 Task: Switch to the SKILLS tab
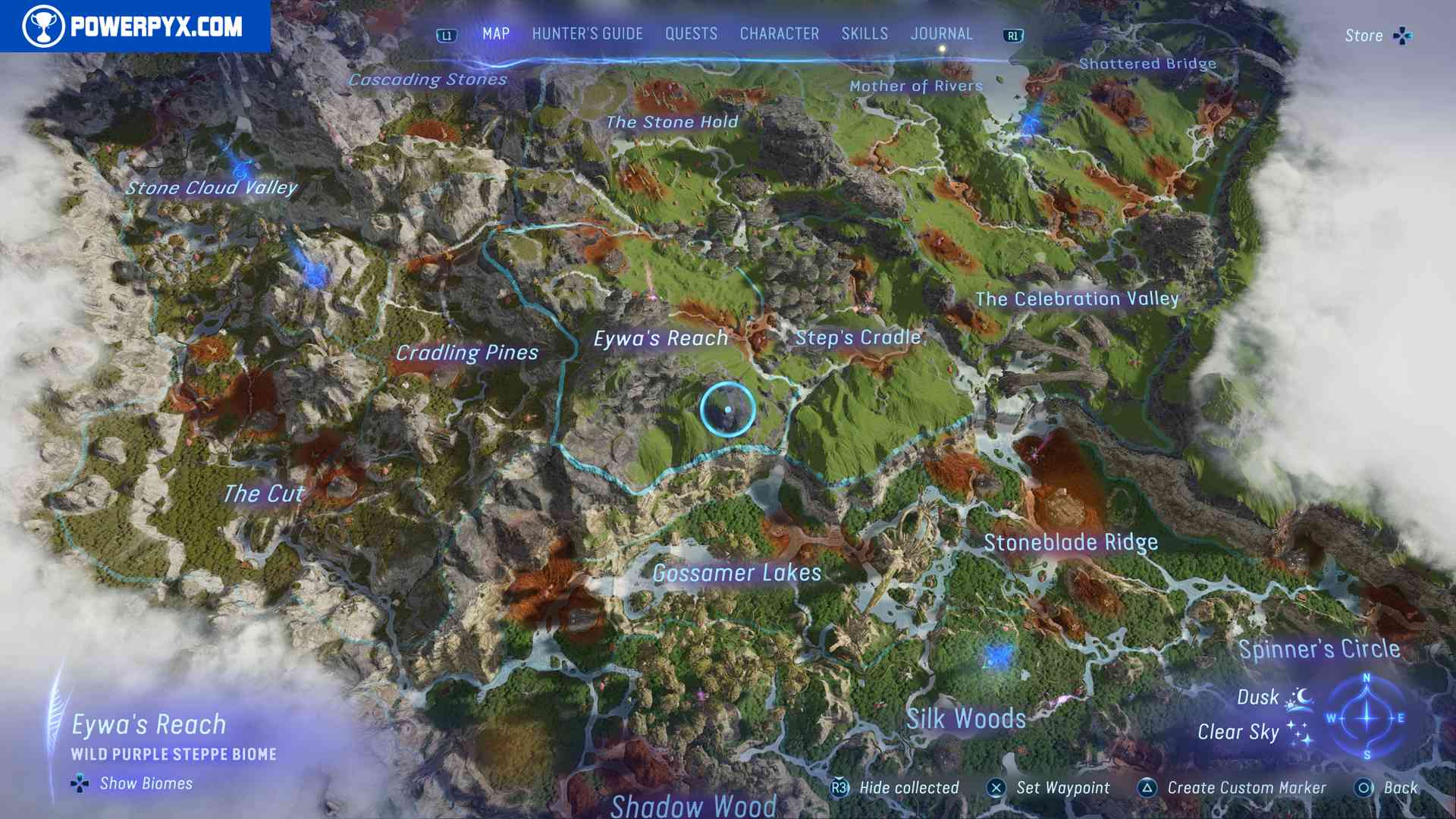864,33
